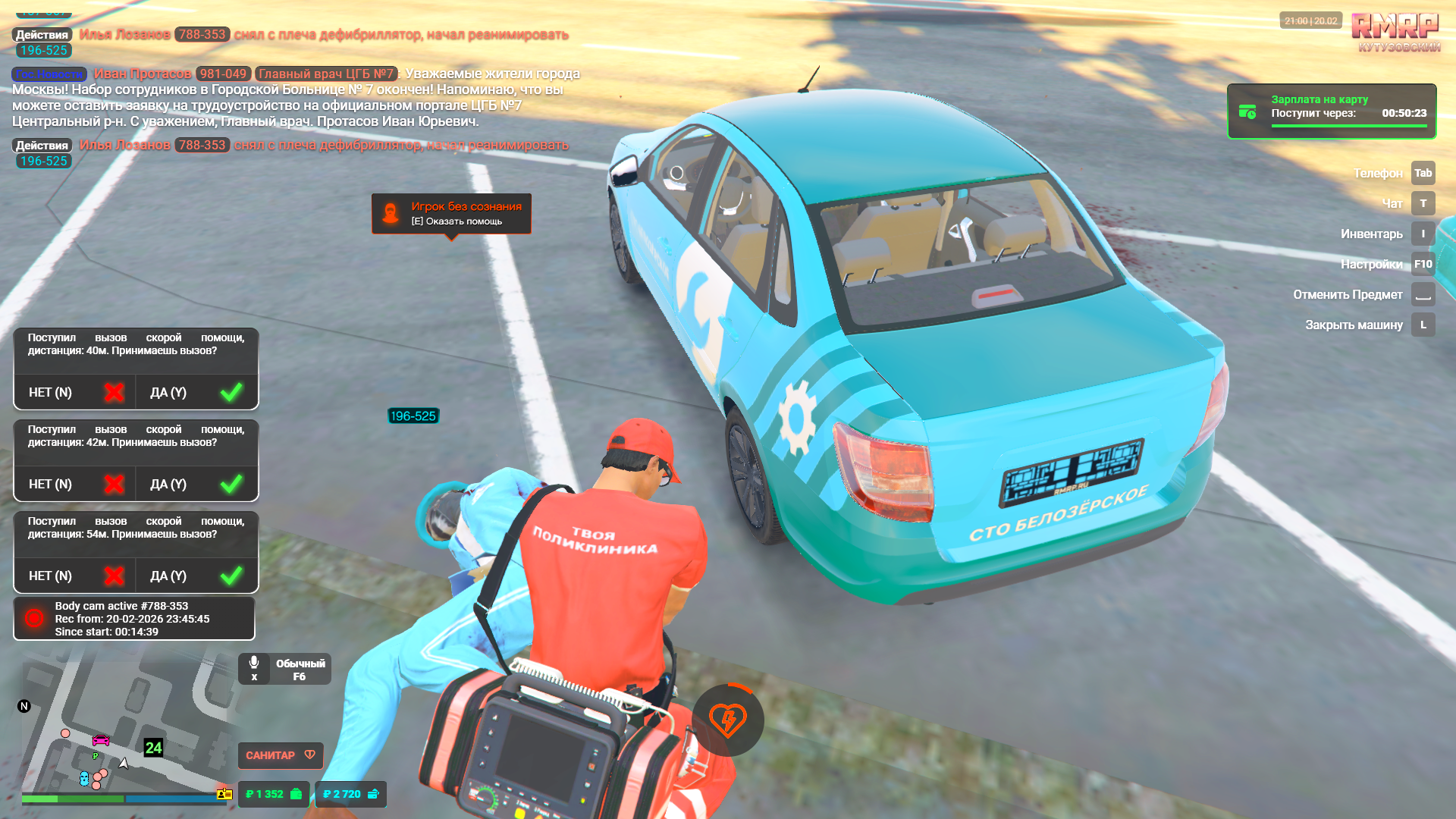Click the pink car marker on the minimap
Image resolution: width=1456 pixels, height=819 pixels.
coord(101,740)
